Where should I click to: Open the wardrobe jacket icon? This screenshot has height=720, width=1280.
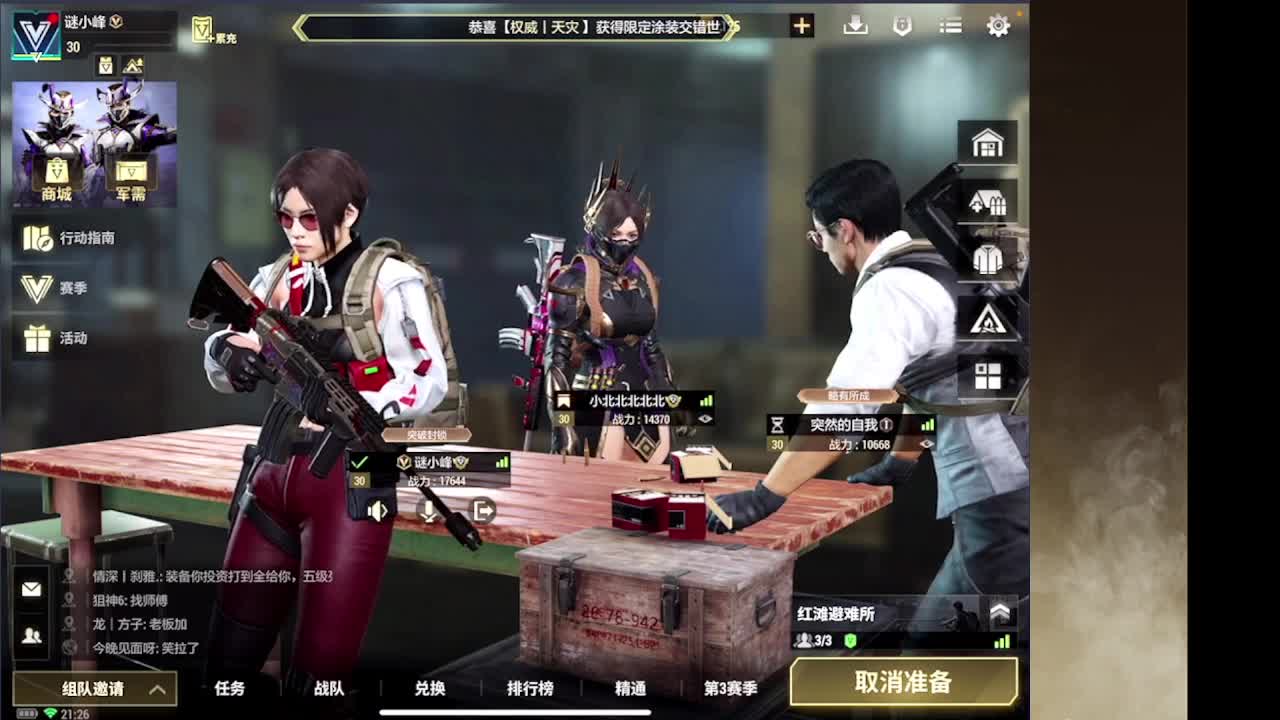coord(988,261)
